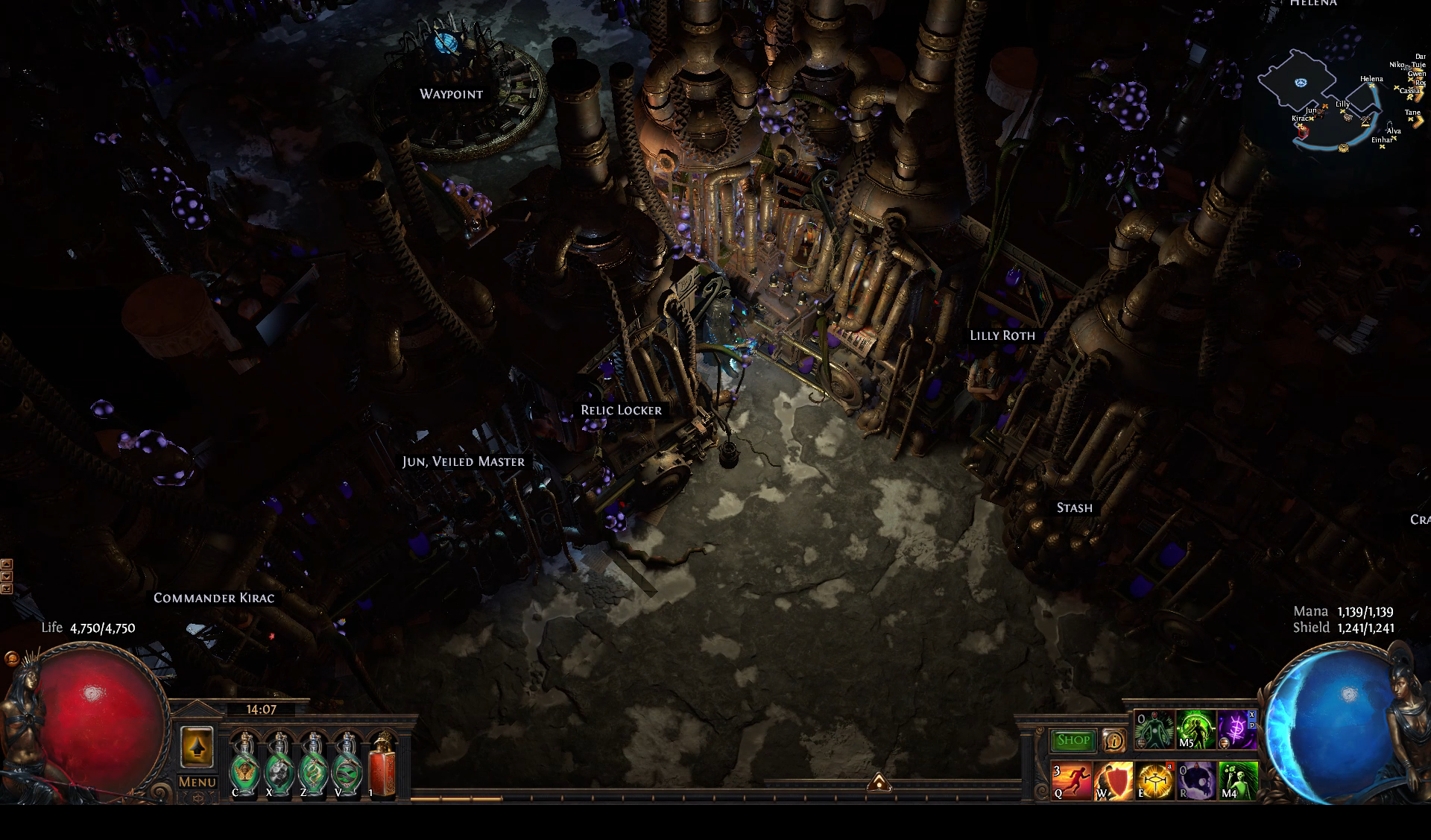Activate the green zombie with orbs skill
Screen dimensions: 1431x840
point(1238,780)
